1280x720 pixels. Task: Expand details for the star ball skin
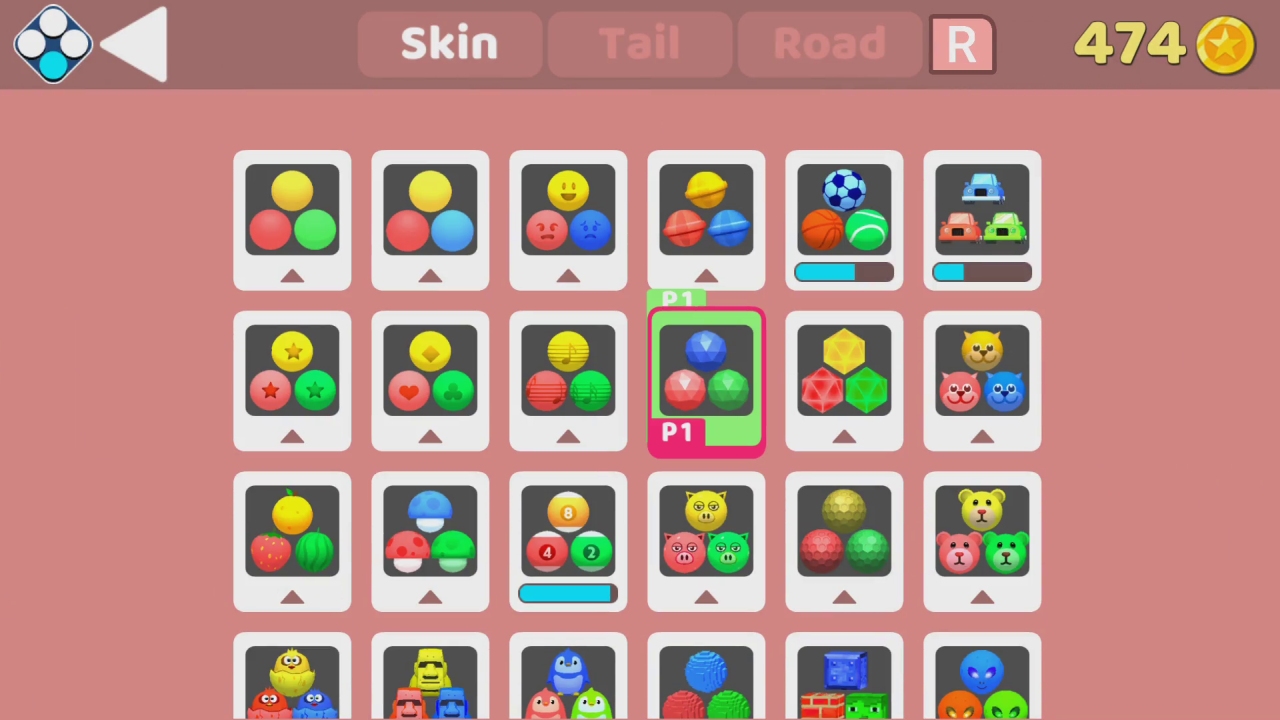[x=292, y=437]
